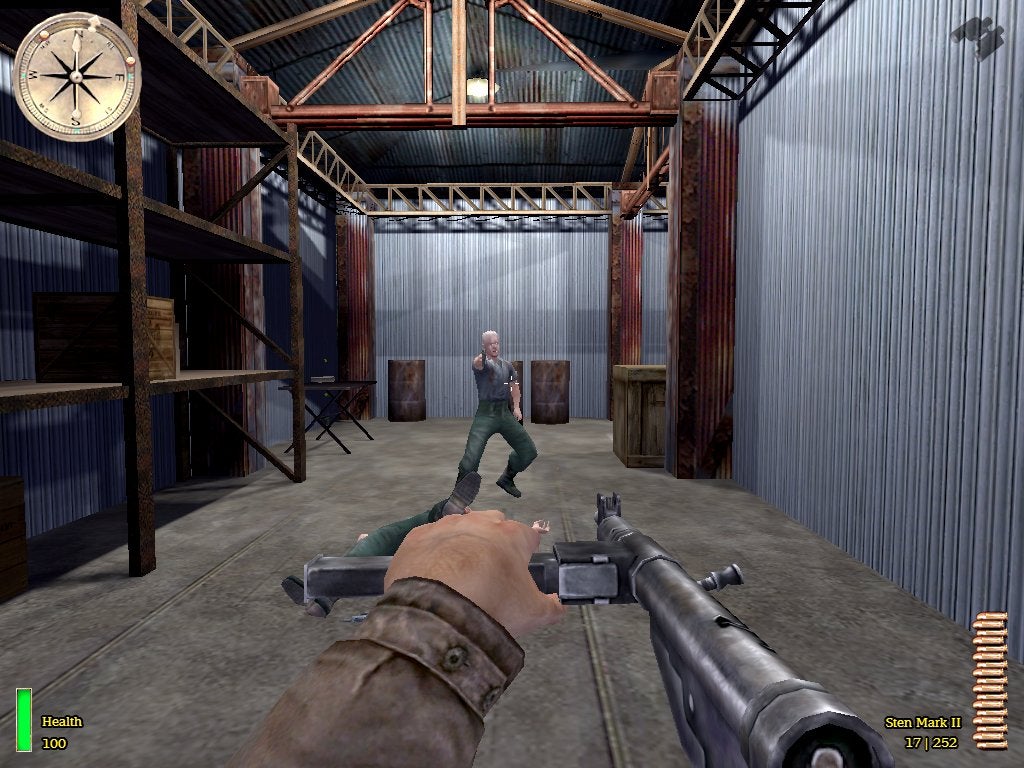Click the compass in the corner

76,77
